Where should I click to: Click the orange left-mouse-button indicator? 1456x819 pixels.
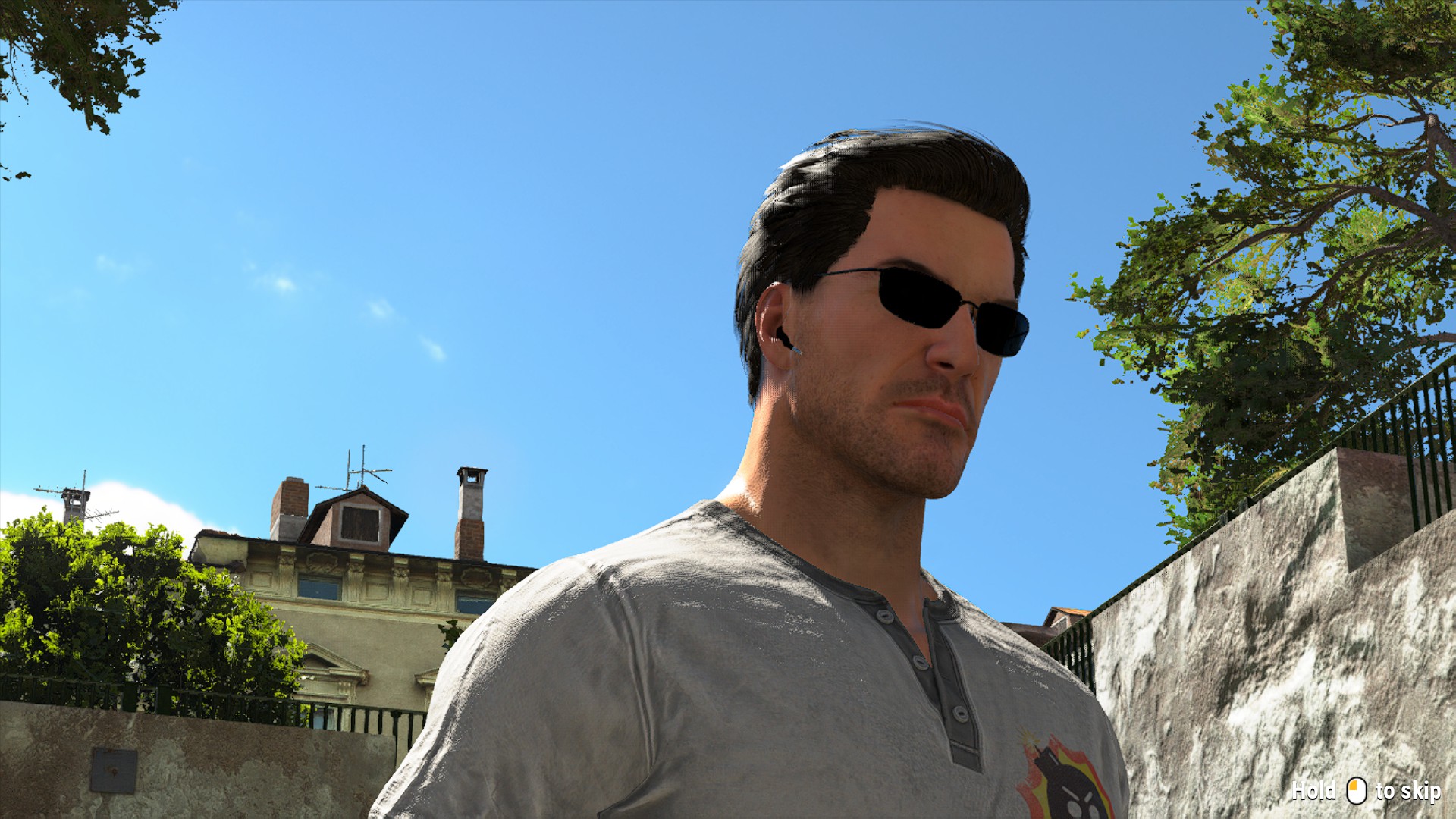coord(1353,785)
